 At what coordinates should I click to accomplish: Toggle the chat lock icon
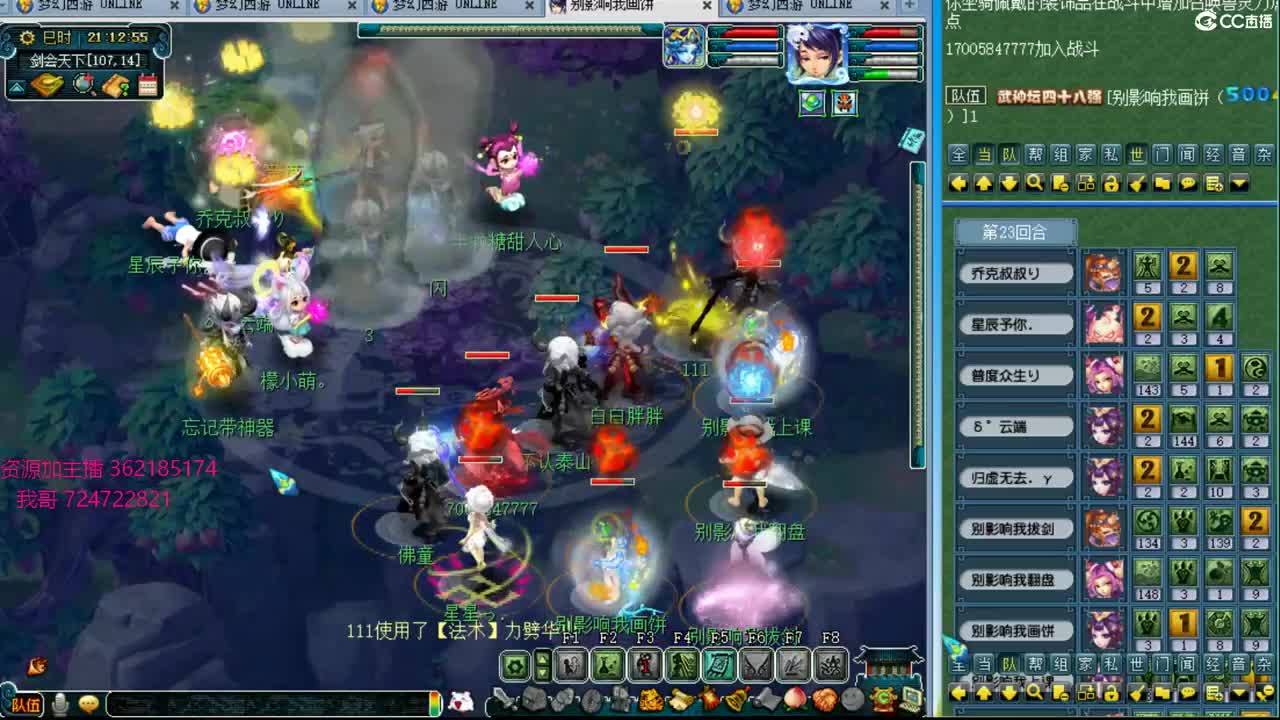1111,183
